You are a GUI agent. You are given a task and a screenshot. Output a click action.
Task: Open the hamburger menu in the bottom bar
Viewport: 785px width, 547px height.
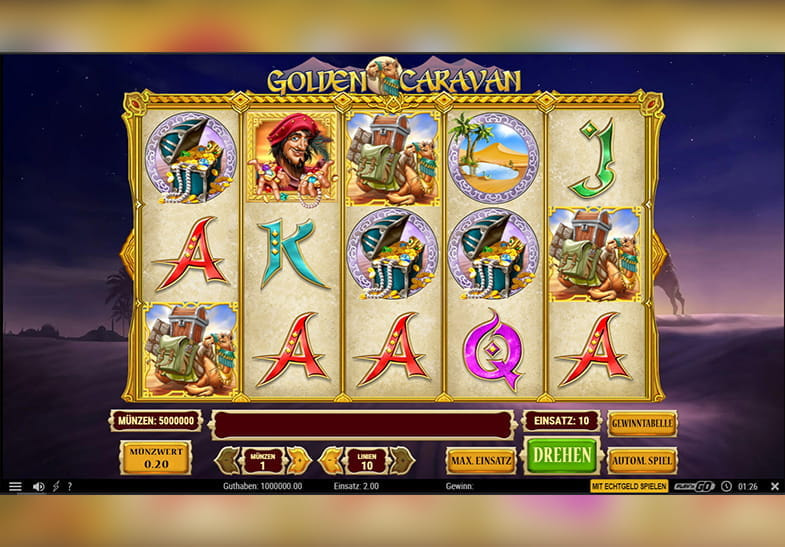click(15, 487)
